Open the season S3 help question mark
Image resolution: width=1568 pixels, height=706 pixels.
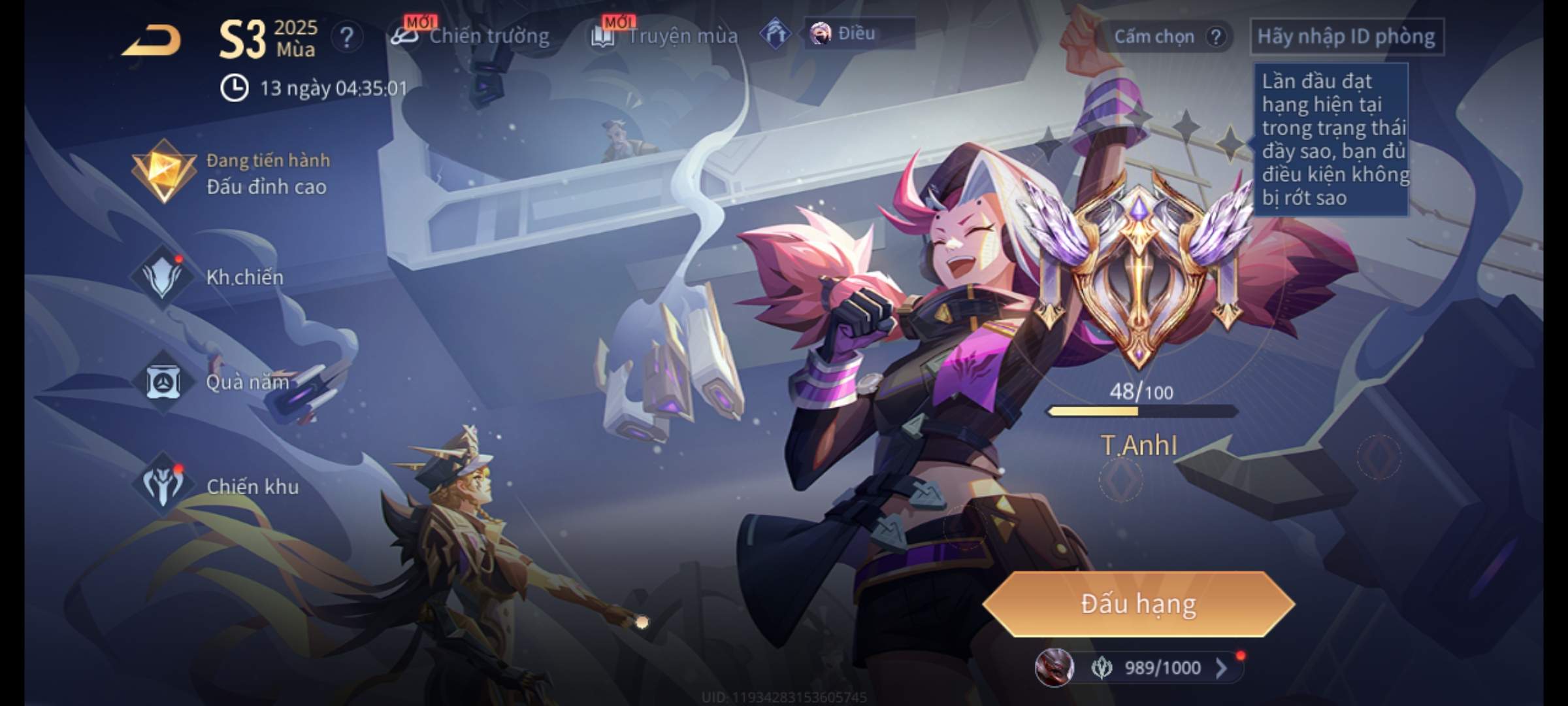[346, 37]
